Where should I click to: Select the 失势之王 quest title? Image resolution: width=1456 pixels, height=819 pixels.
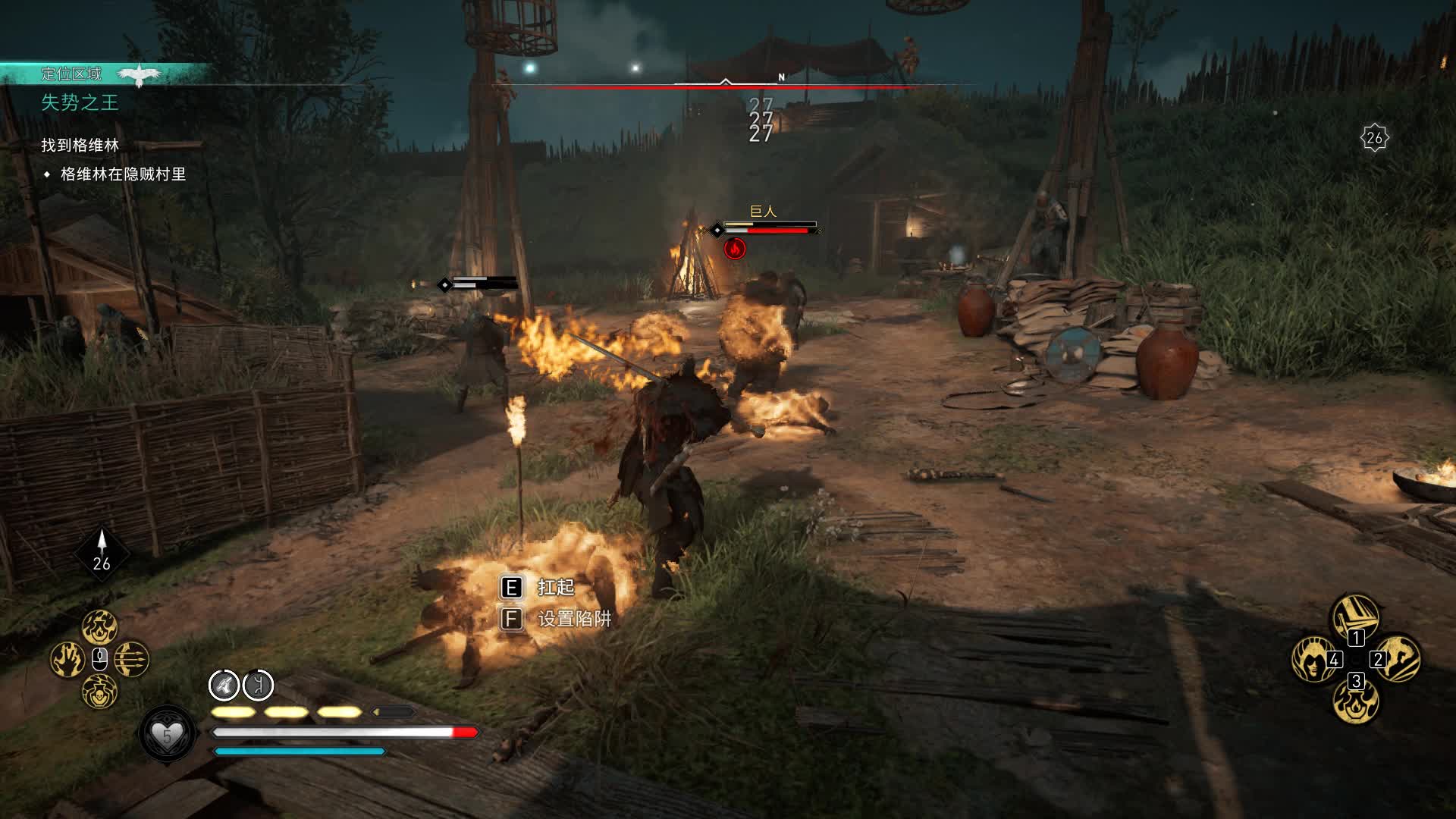pyautogui.click(x=80, y=102)
